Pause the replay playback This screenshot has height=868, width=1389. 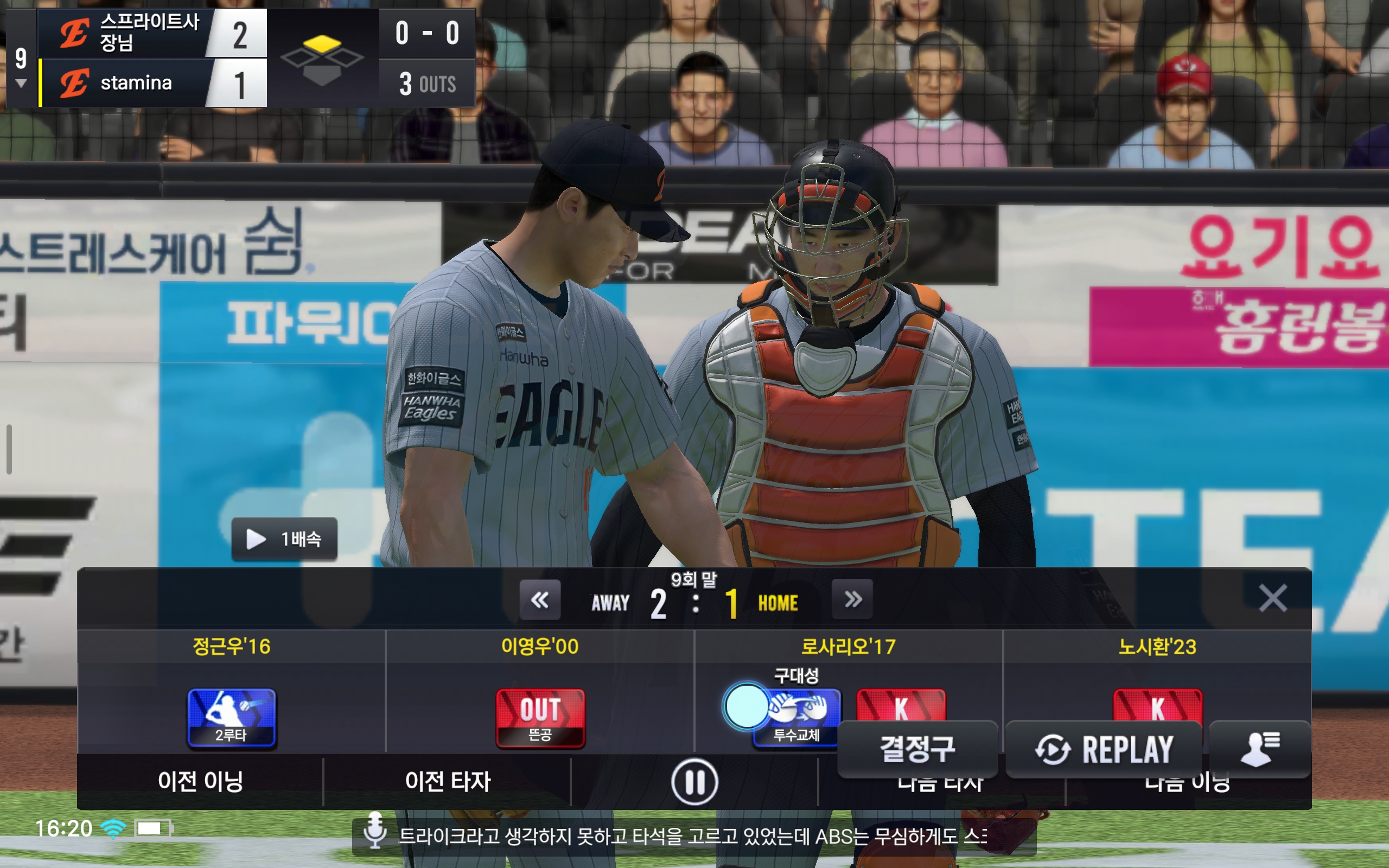pyautogui.click(x=694, y=782)
